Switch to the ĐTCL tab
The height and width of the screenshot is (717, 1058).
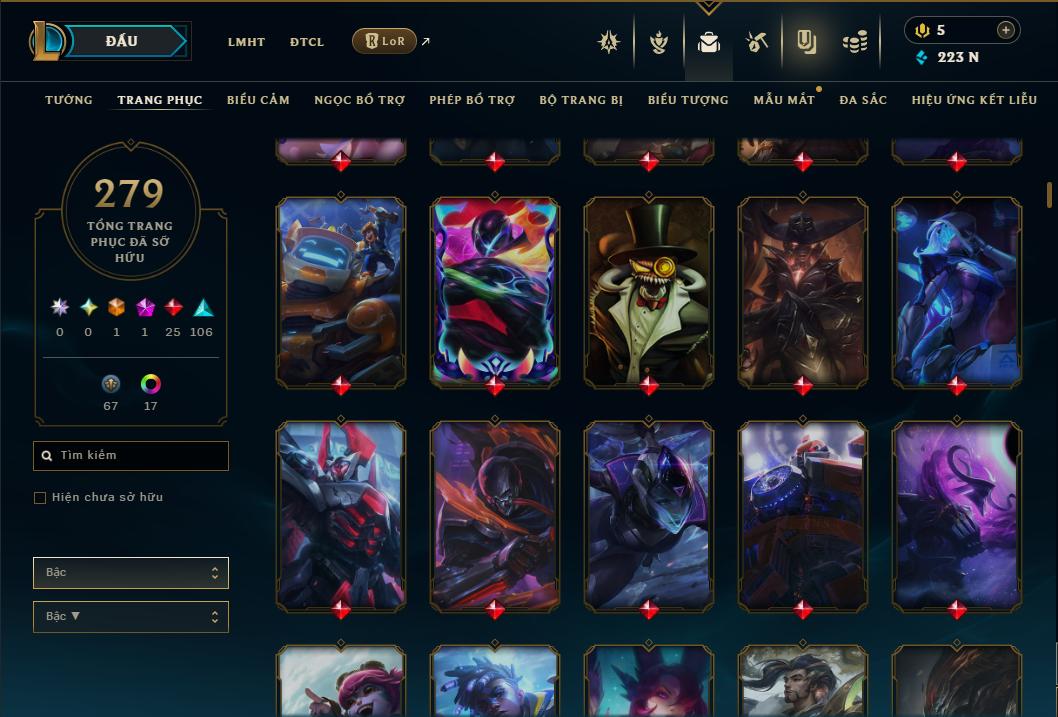pyautogui.click(x=307, y=42)
